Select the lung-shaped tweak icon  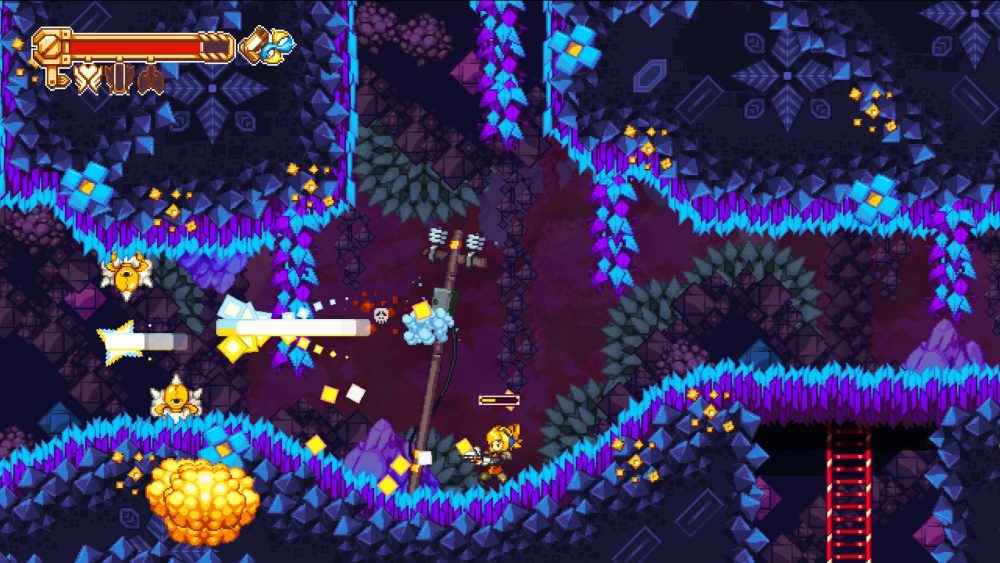(x=151, y=77)
